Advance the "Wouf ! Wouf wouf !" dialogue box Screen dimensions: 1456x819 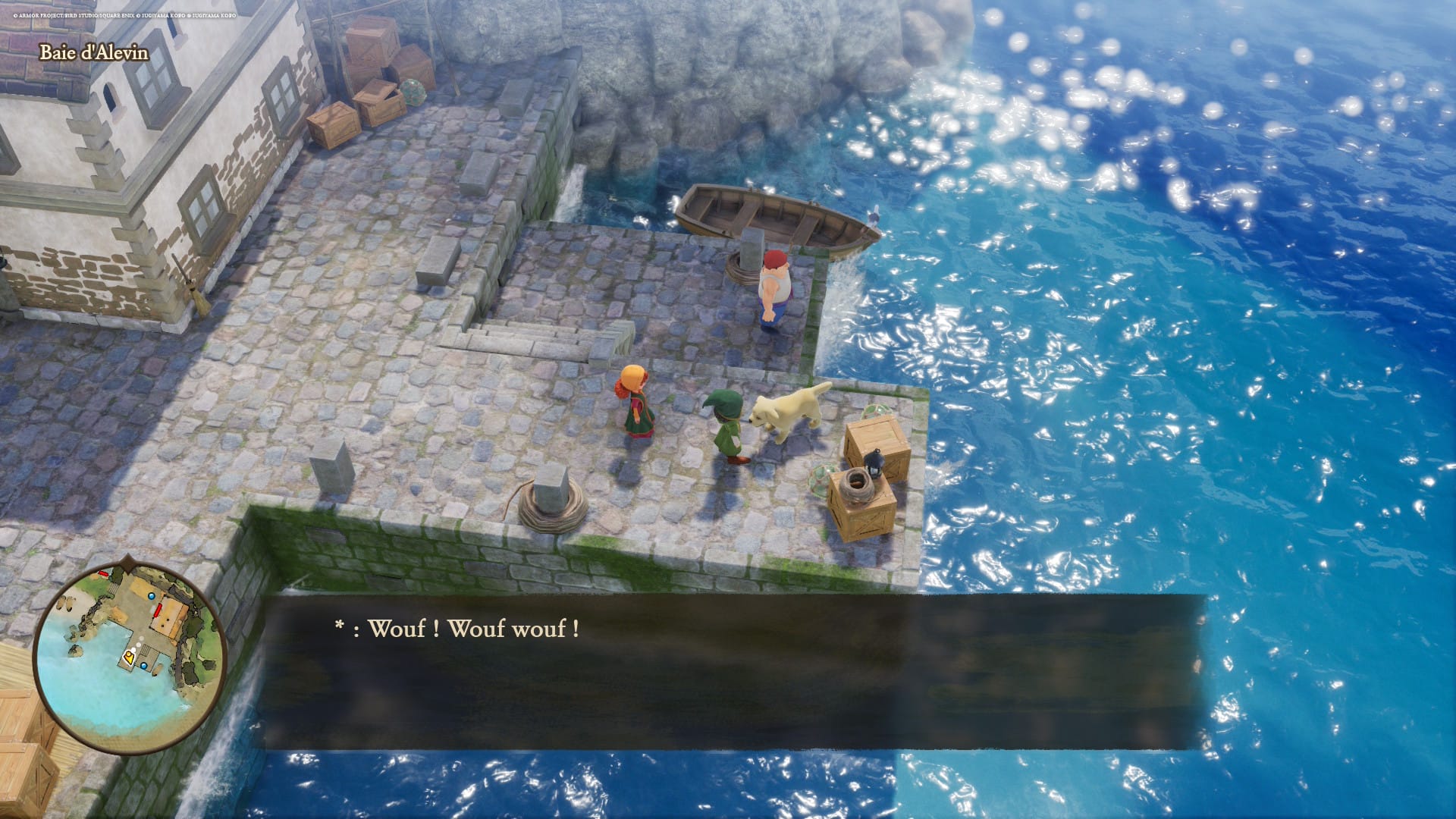pyautogui.click(x=733, y=672)
